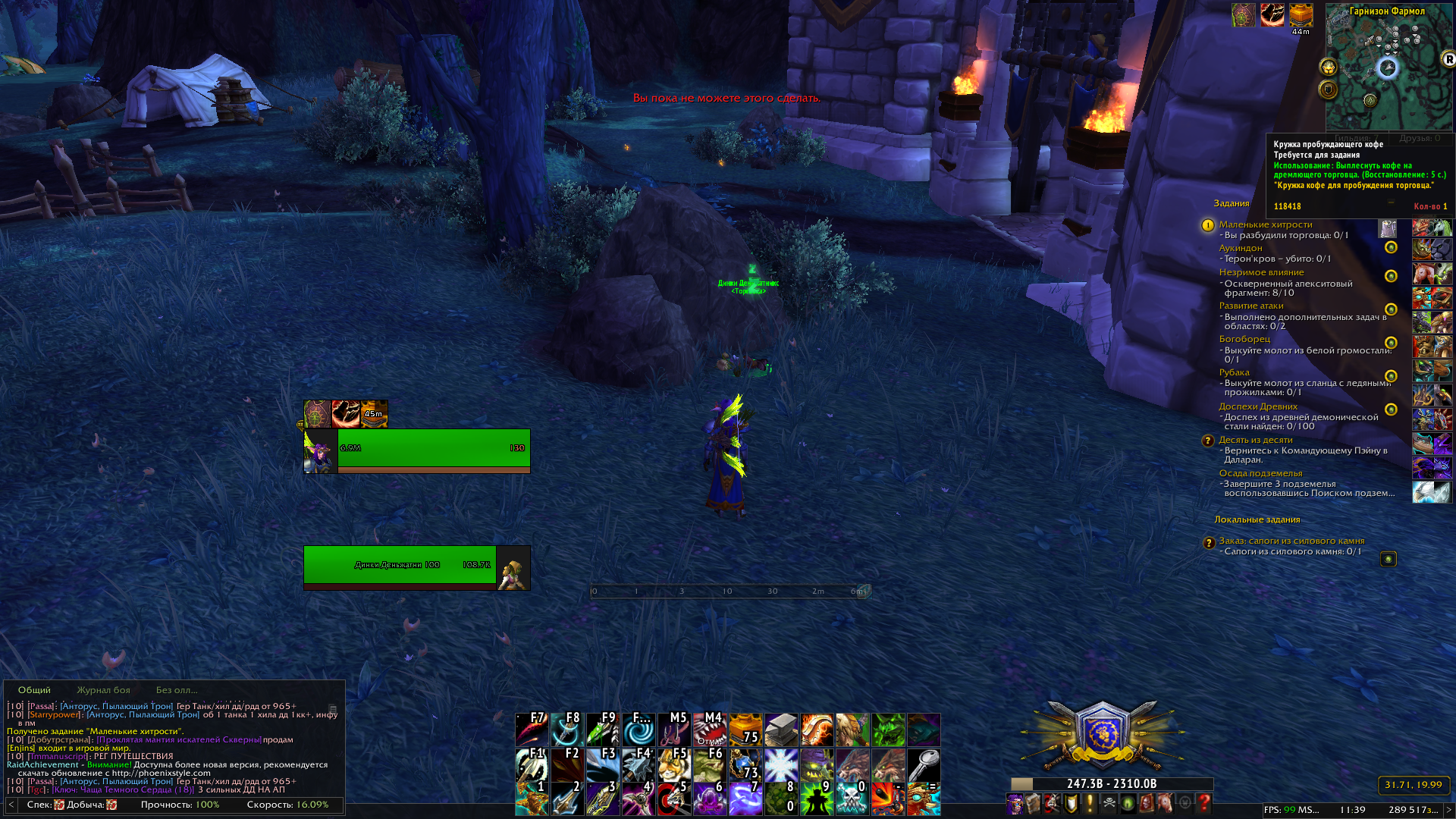Use the coffee mug quest item button
The width and height of the screenshot is (1456, 819).
coord(1388,229)
